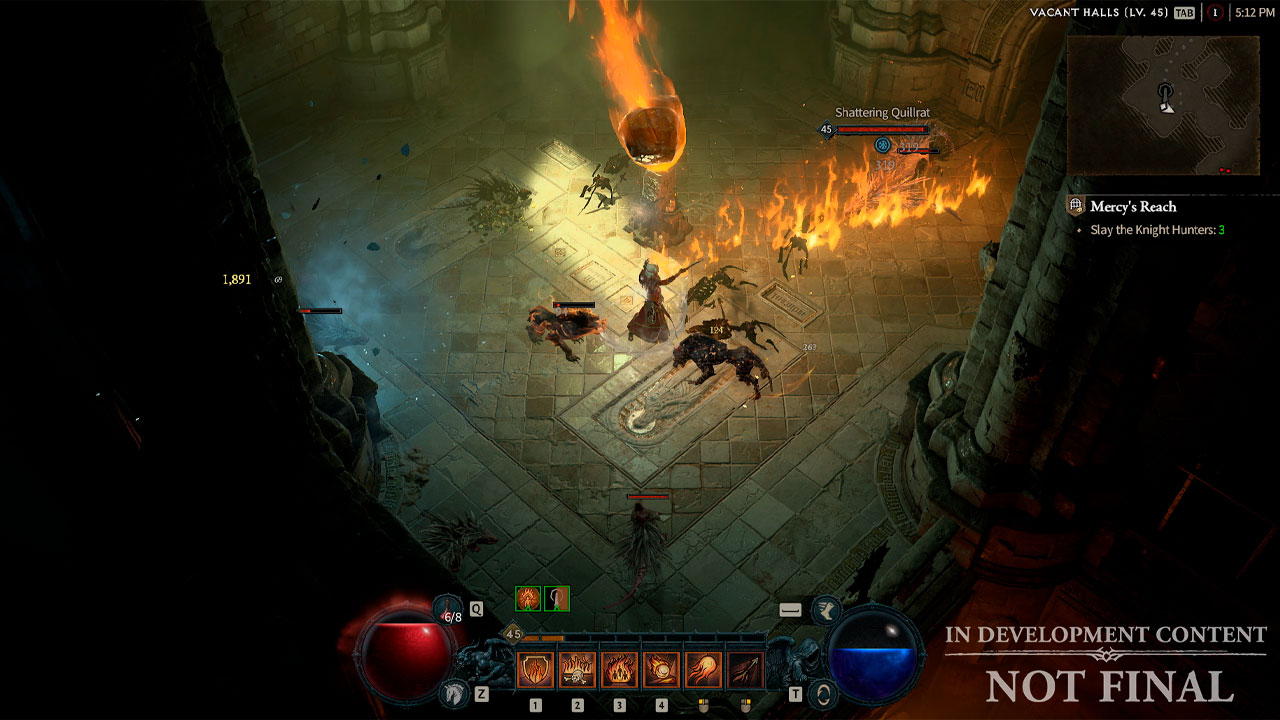The image size is (1280, 720).
Task: Click the level 45 badge
Action: pyautogui.click(x=513, y=634)
